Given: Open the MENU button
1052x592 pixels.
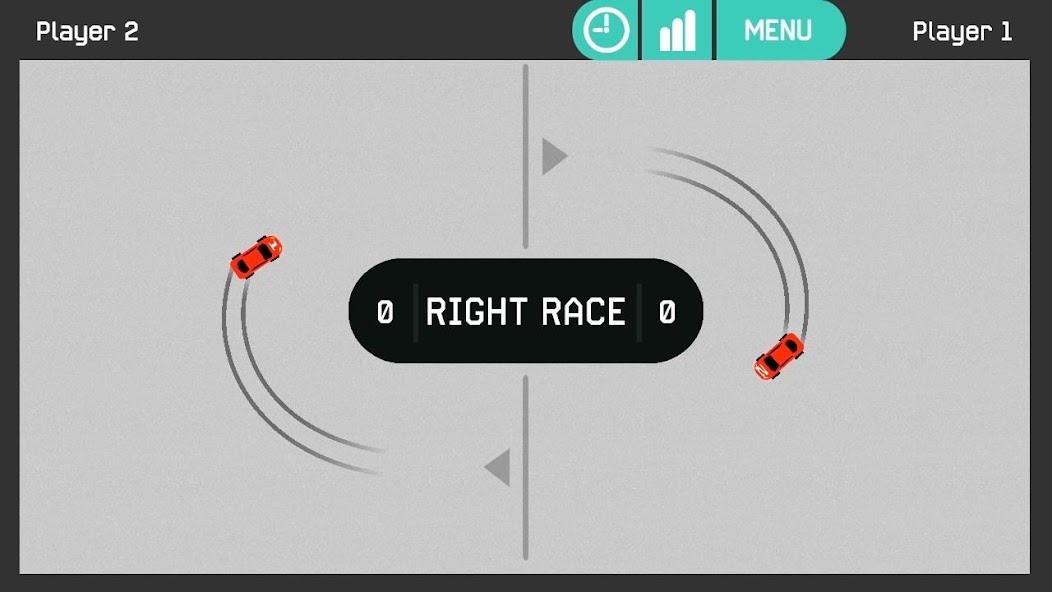Looking at the screenshot, I should [779, 30].
